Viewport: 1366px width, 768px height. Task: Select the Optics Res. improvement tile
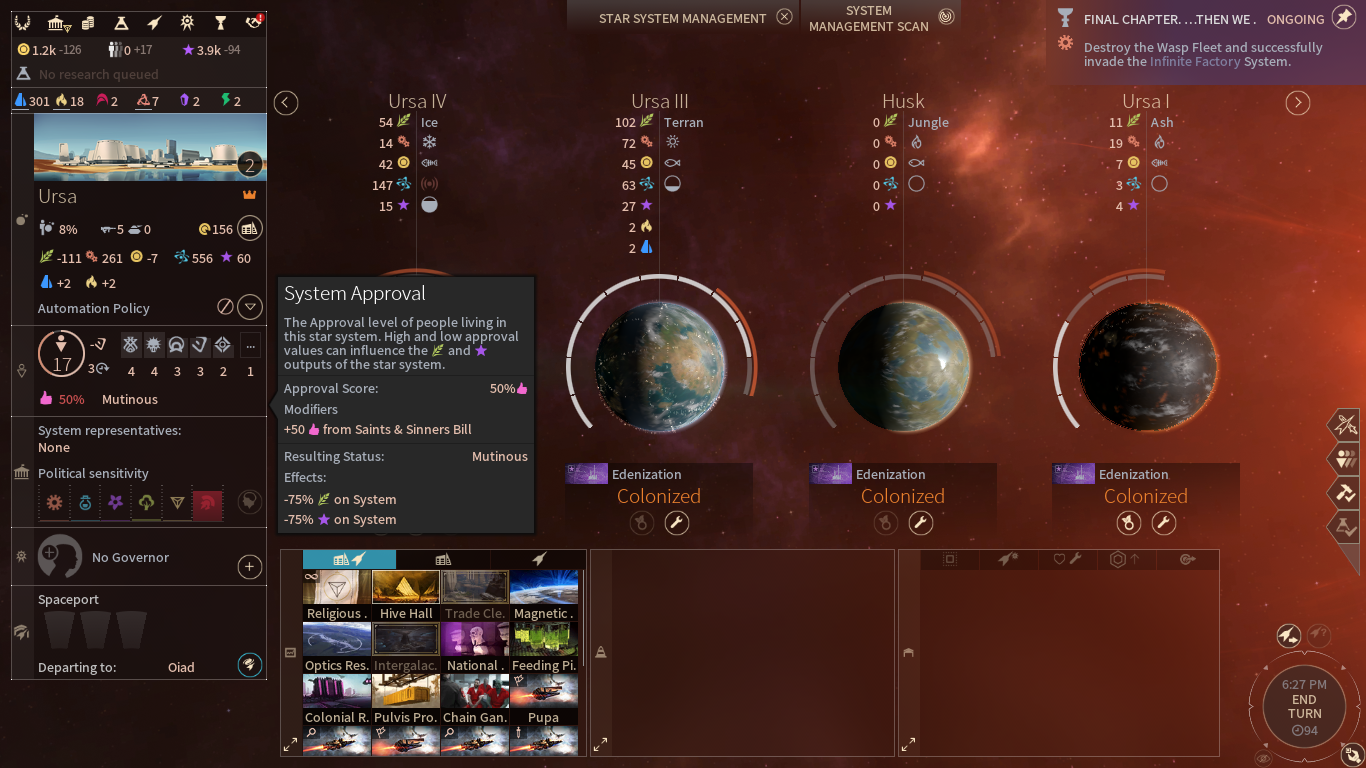tap(337, 647)
